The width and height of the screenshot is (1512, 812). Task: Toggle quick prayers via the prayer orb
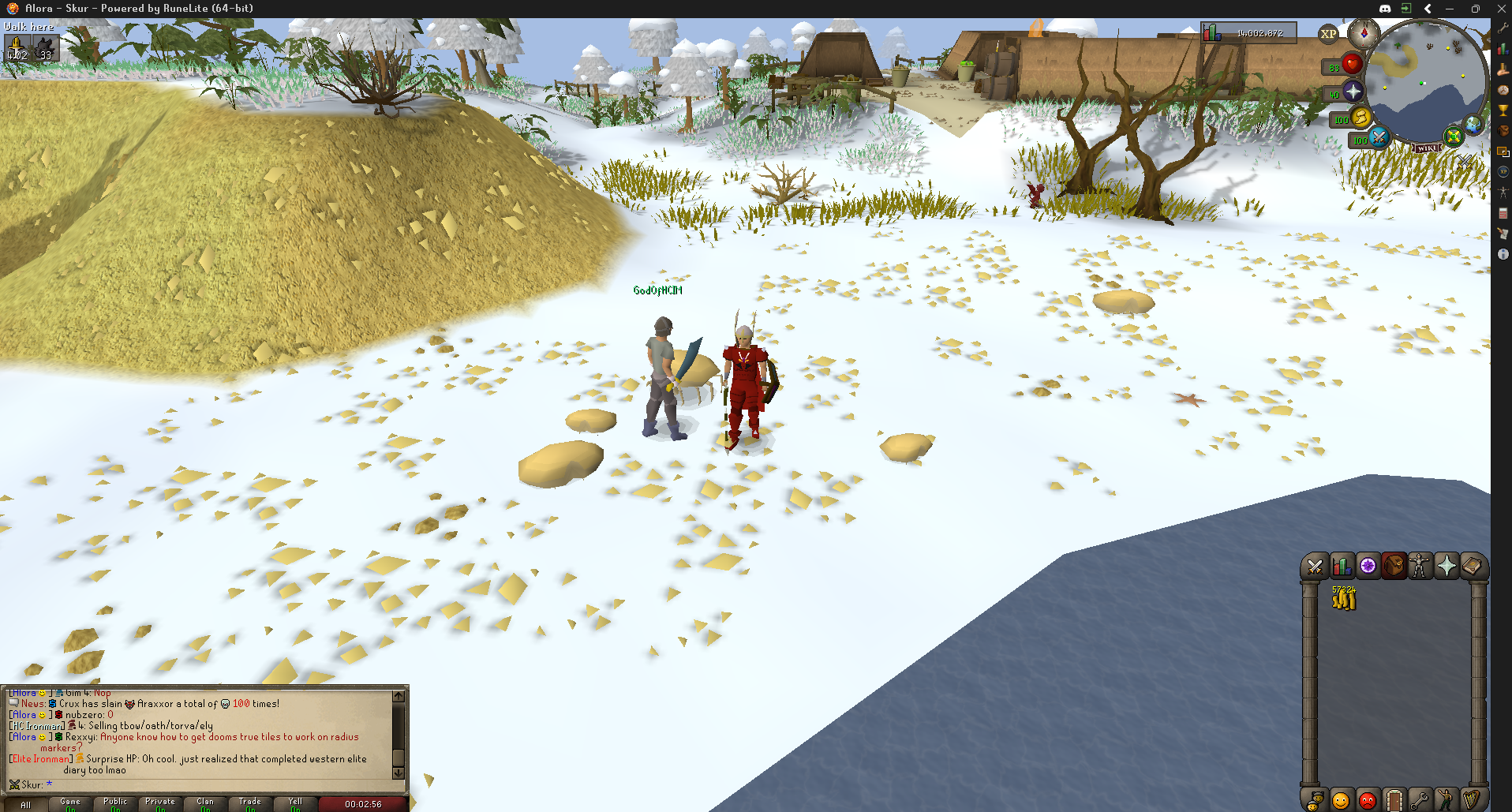click(x=1351, y=92)
